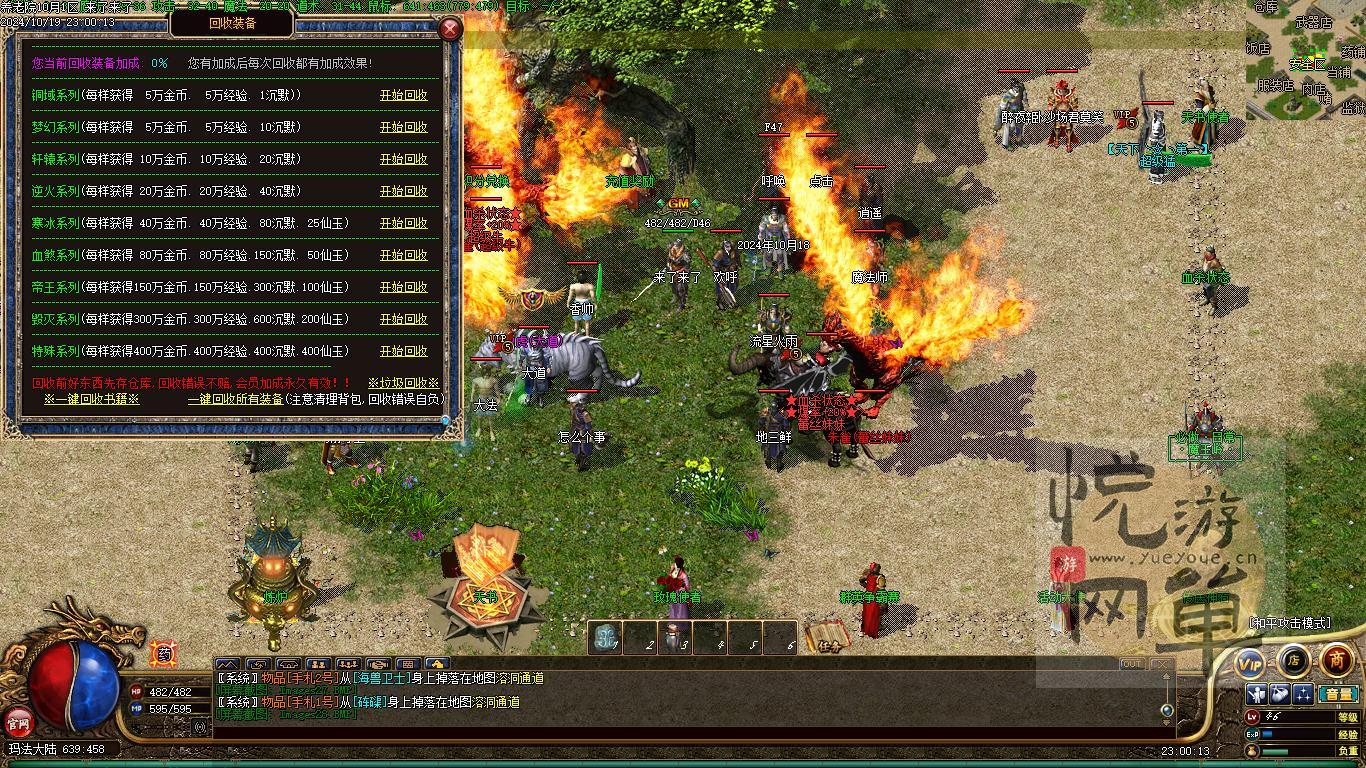Use the rune stone in hotbar slot 1
Image resolution: width=1366 pixels, height=768 pixels.
point(606,638)
